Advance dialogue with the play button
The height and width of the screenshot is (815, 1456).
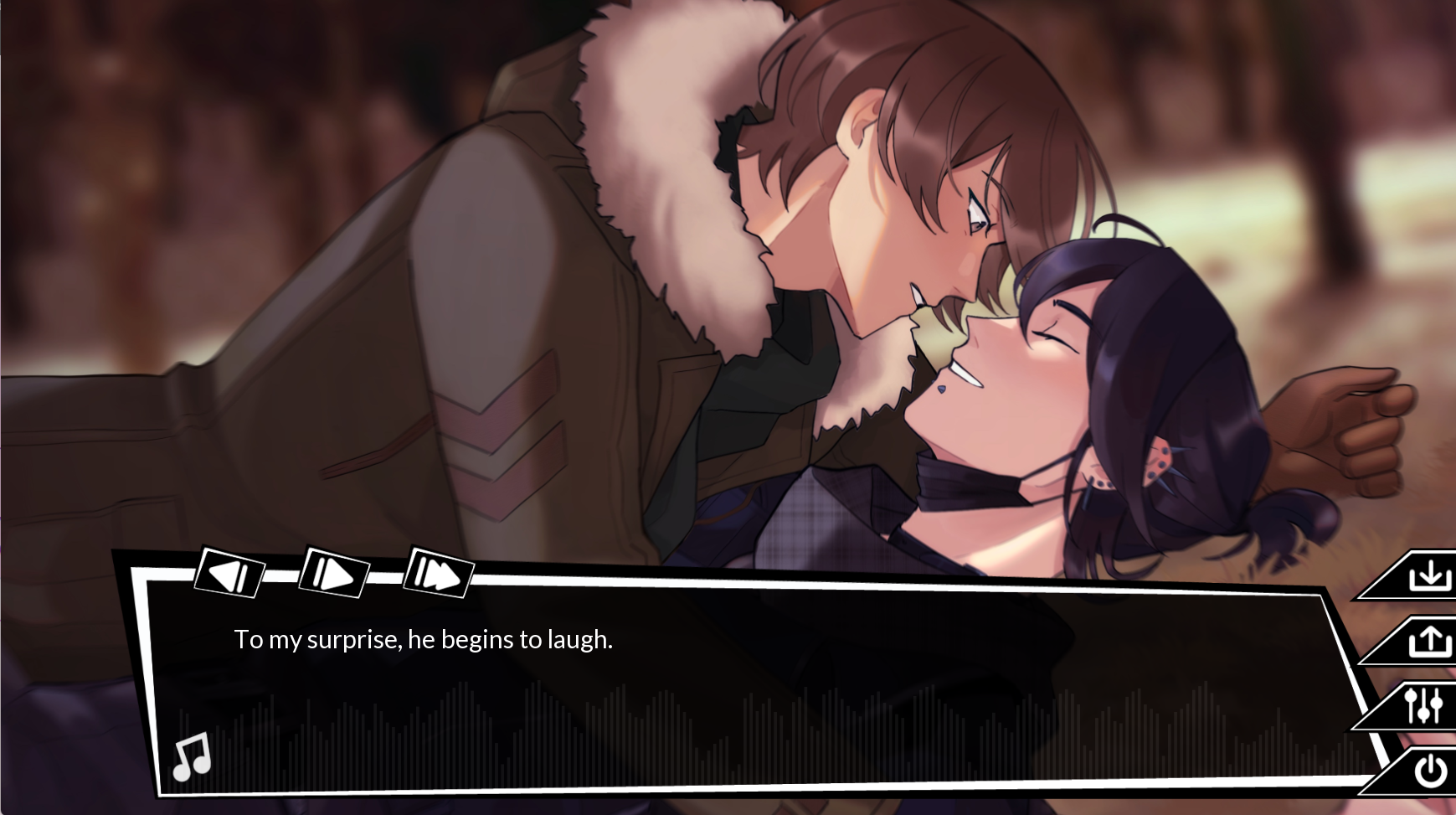pyautogui.click(x=333, y=575)
